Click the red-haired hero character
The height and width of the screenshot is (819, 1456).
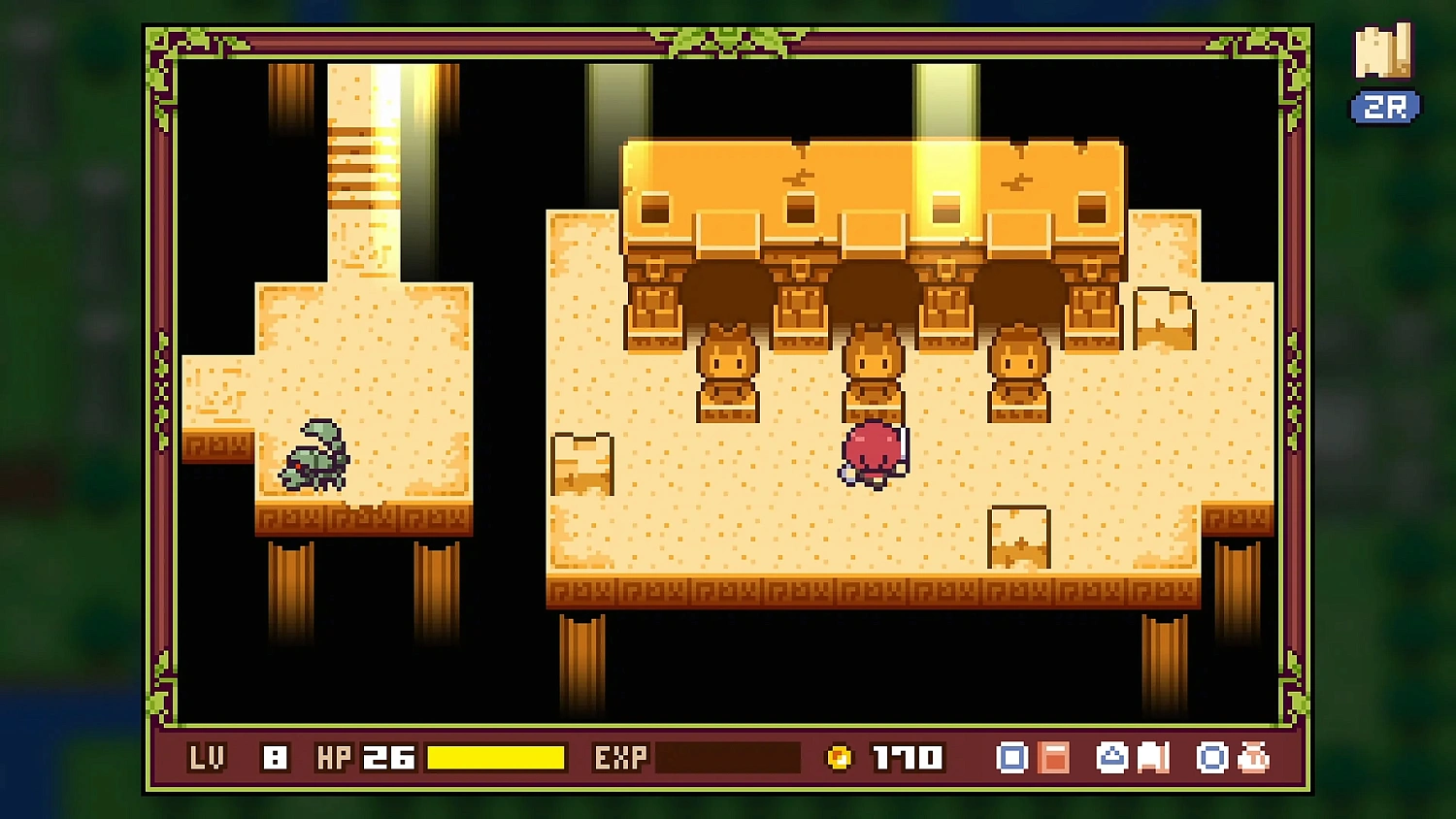click(x=871, y=451)
